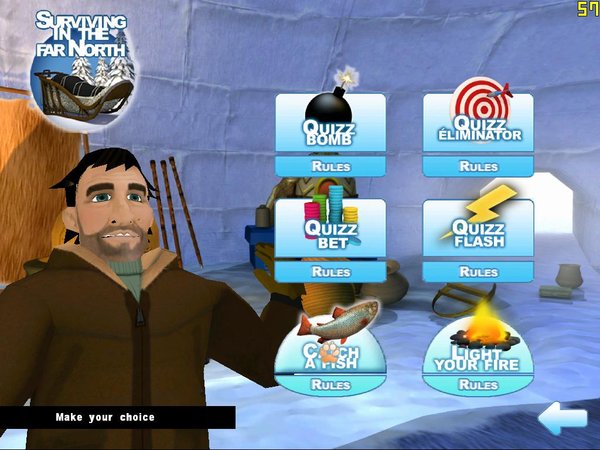This screenshot has width=600, height=450.
Task: Show the Quizz Eliminator Rules
Action: (477, 166)
